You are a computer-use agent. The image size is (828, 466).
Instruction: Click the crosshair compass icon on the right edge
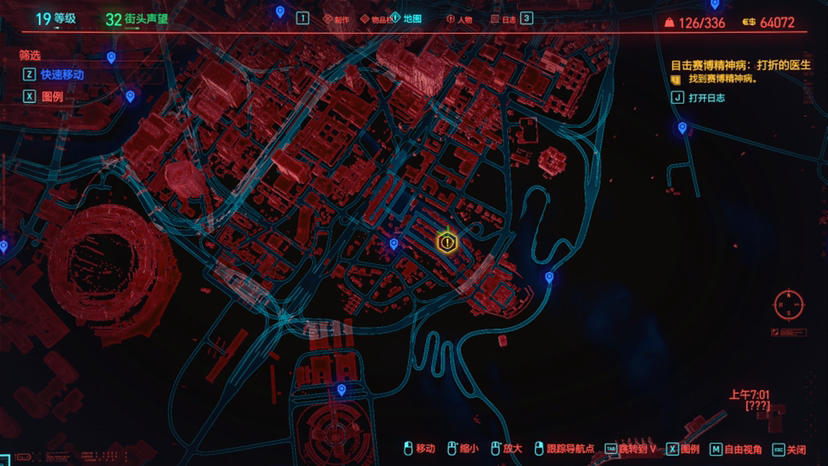(x=788, y=304)
